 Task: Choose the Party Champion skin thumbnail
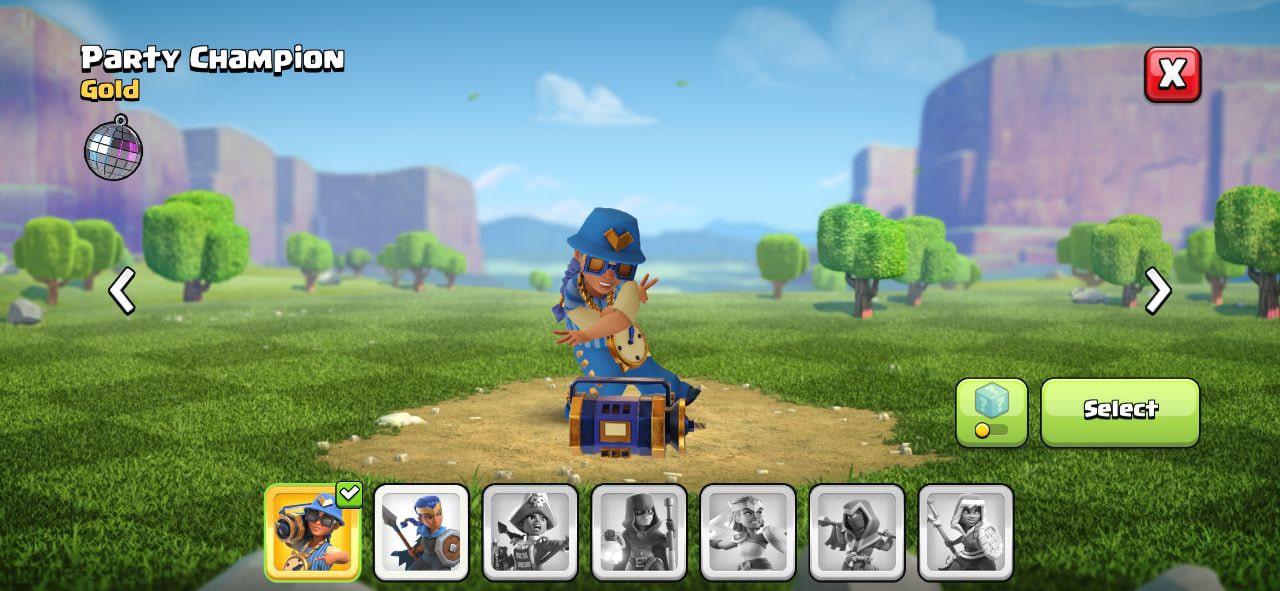pyautogui.click(x=312, y=532)
